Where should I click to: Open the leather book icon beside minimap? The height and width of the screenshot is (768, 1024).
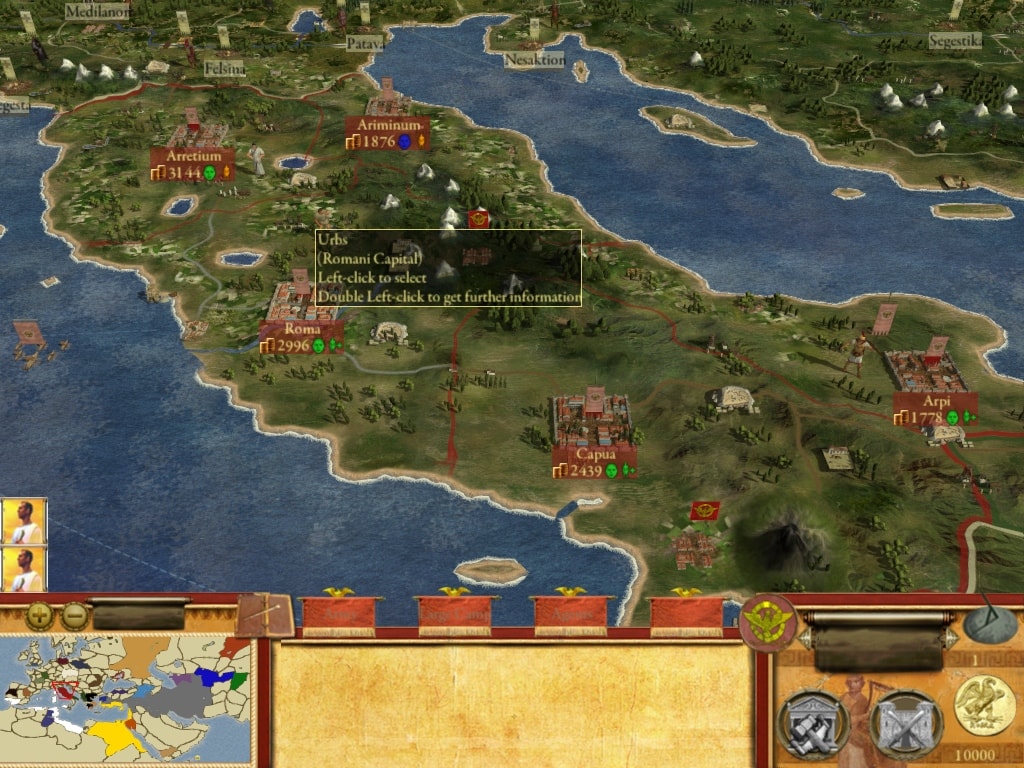(265, 615)
